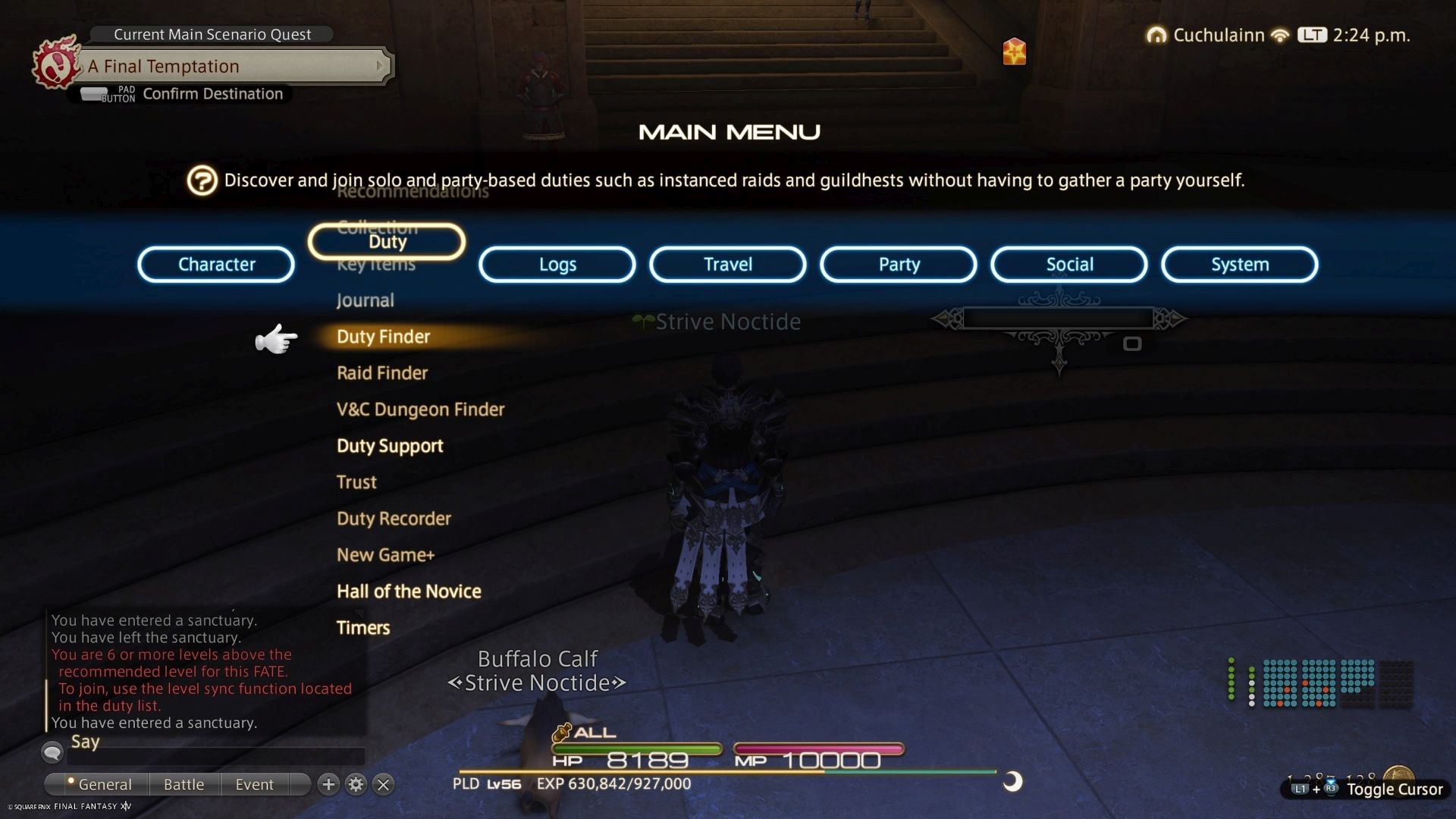Open the Party menu
Screen dimensions: 1456x819
pyautogui.click(x=898, y=264)
